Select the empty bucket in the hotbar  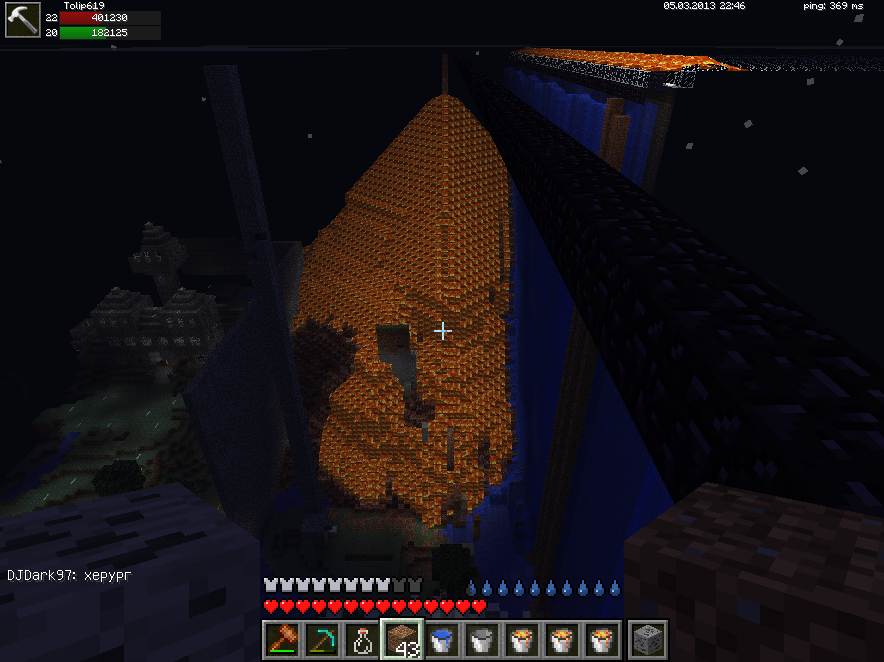click(x=481, y=639)
